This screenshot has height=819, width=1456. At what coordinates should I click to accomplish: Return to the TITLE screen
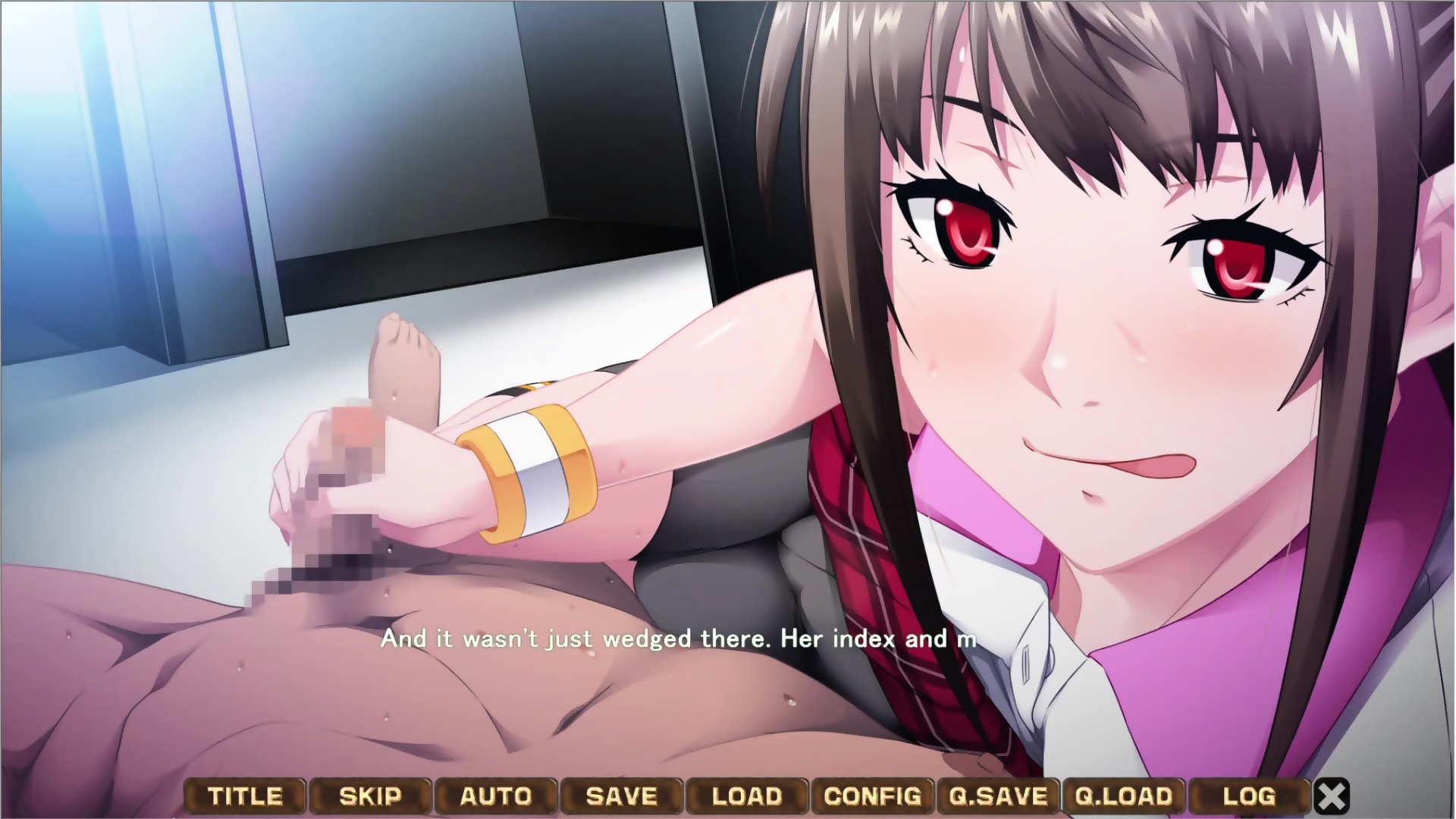pos(245,796)
